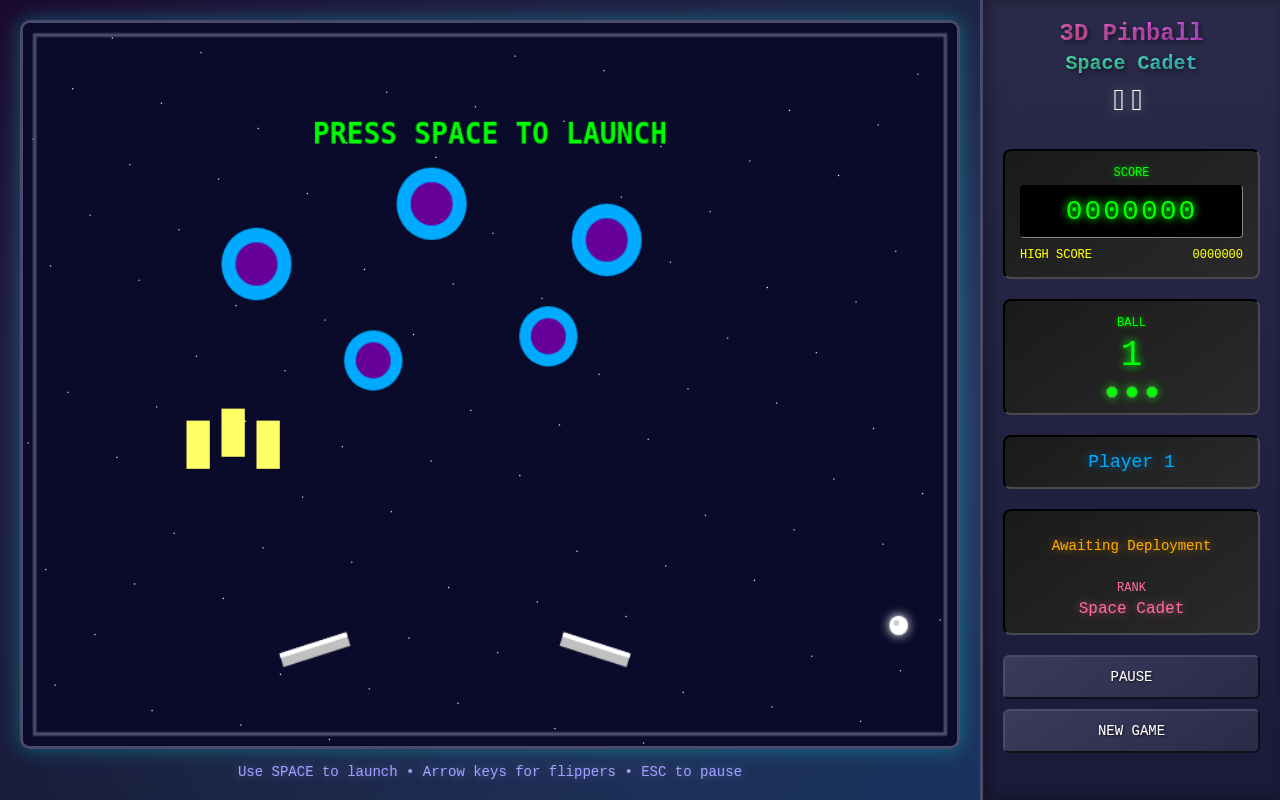The height and width of the screenshot is (800, 1280).
Task: Click the right flipper
Action: tap(595, 650)
